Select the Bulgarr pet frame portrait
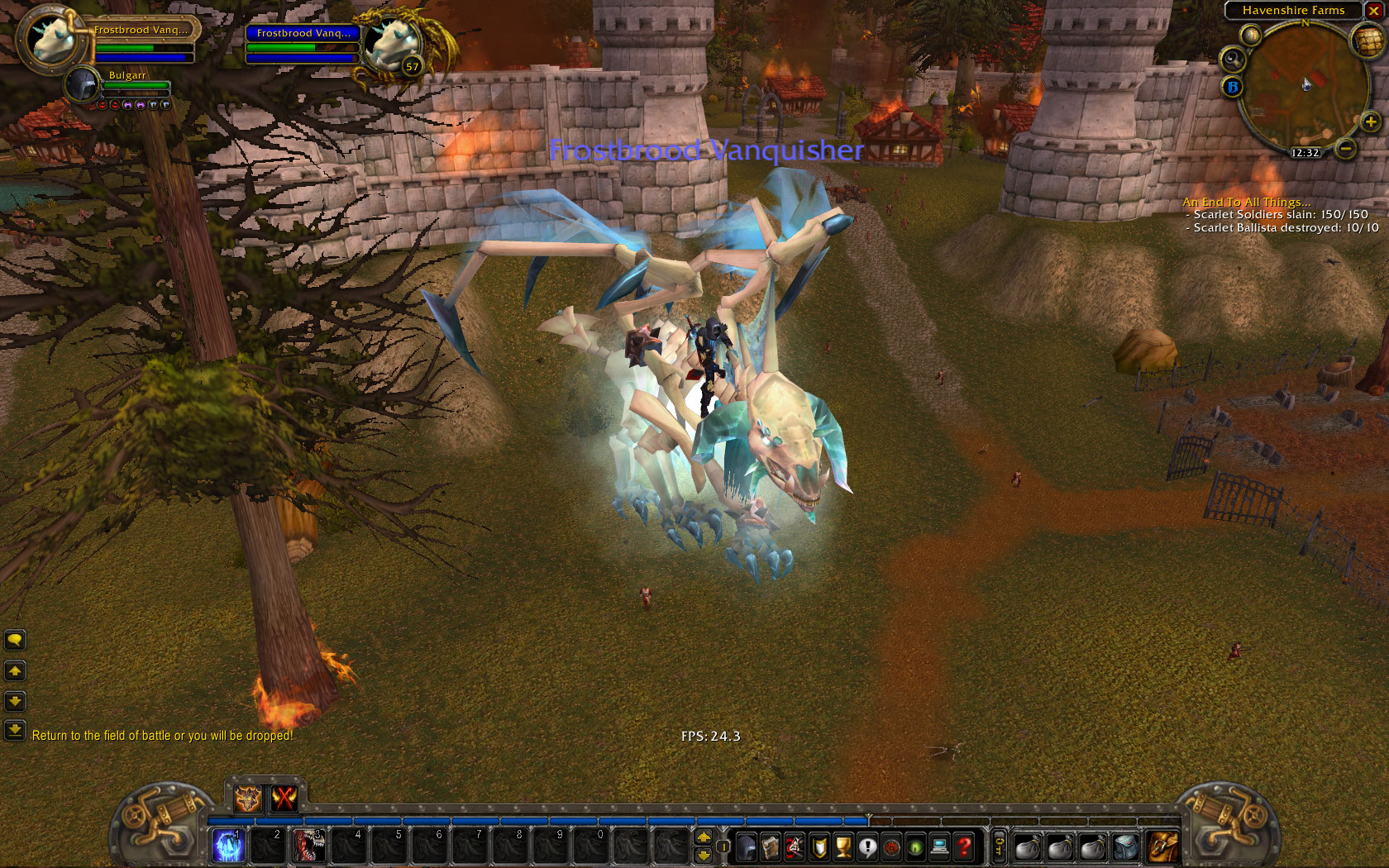 pos(83,84)
